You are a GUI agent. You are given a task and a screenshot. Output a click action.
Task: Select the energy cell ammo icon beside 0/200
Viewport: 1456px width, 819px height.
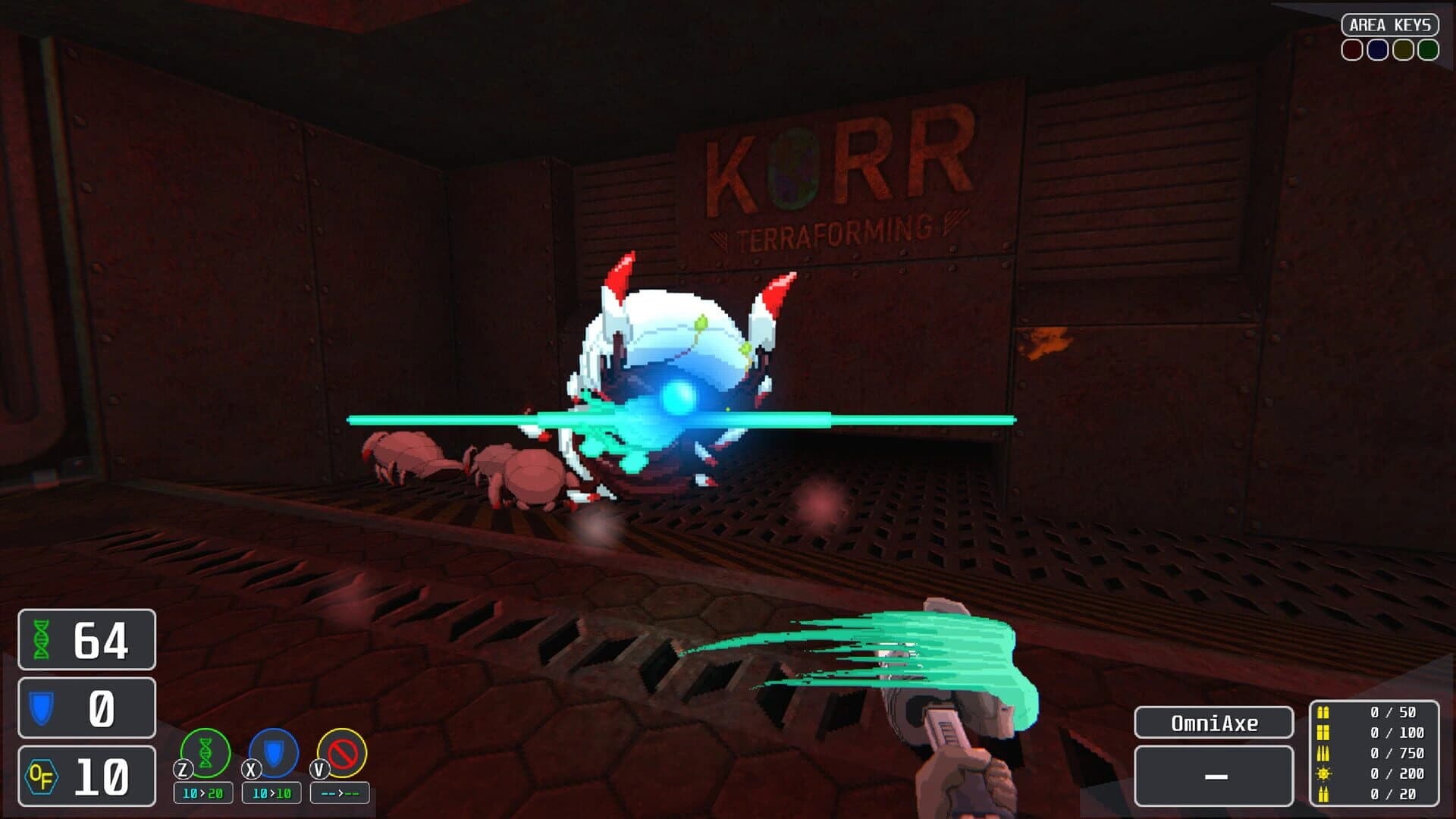[x=1325, y=772]
